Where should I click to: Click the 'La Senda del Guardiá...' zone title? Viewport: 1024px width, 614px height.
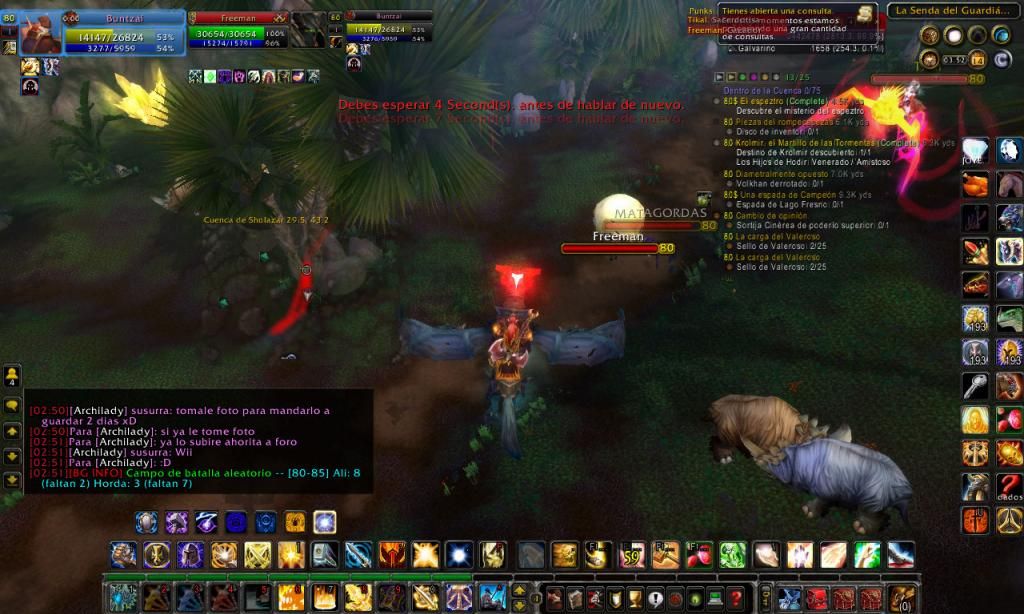click(x=950, y=11)
